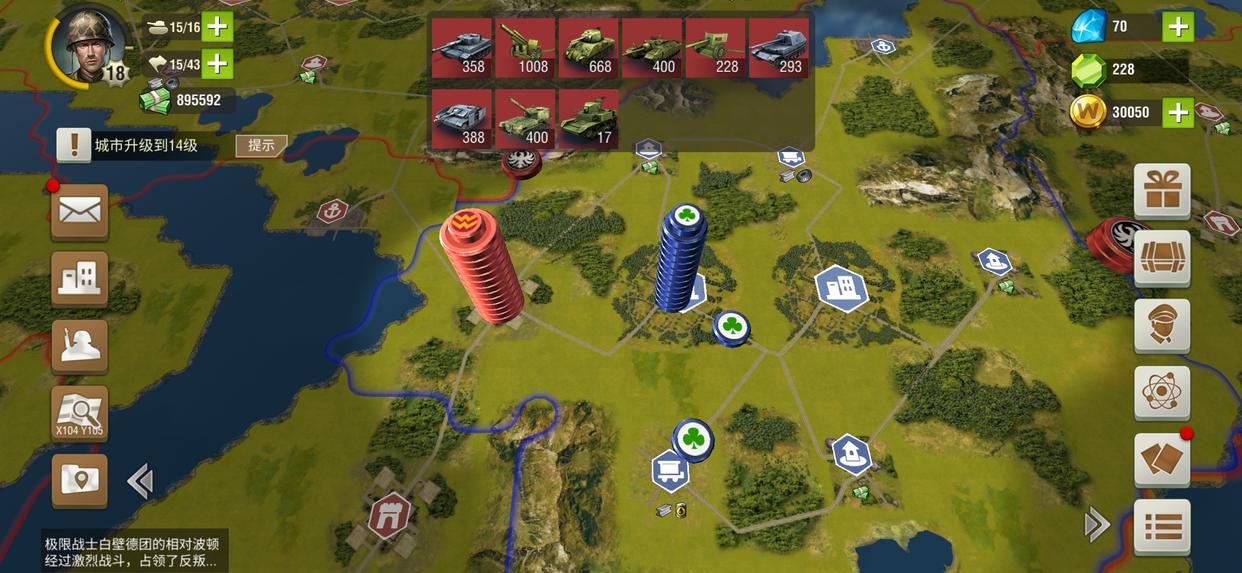Open the gift box rewards
This screenshot has width=1242, height=573.
click(1162, 191)
